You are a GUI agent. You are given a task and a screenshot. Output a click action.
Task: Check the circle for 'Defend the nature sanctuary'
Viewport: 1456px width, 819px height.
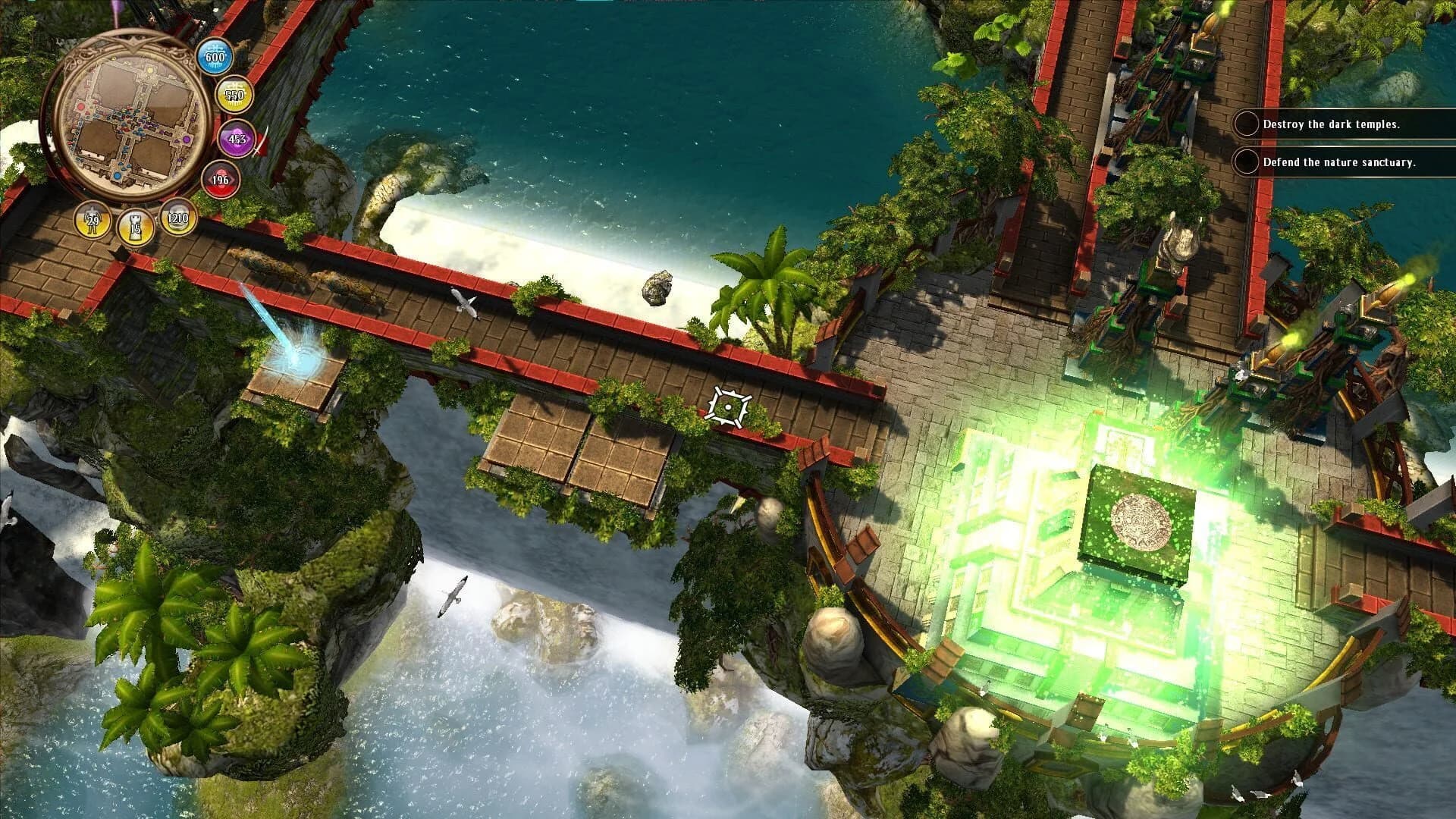(1246, 162)
